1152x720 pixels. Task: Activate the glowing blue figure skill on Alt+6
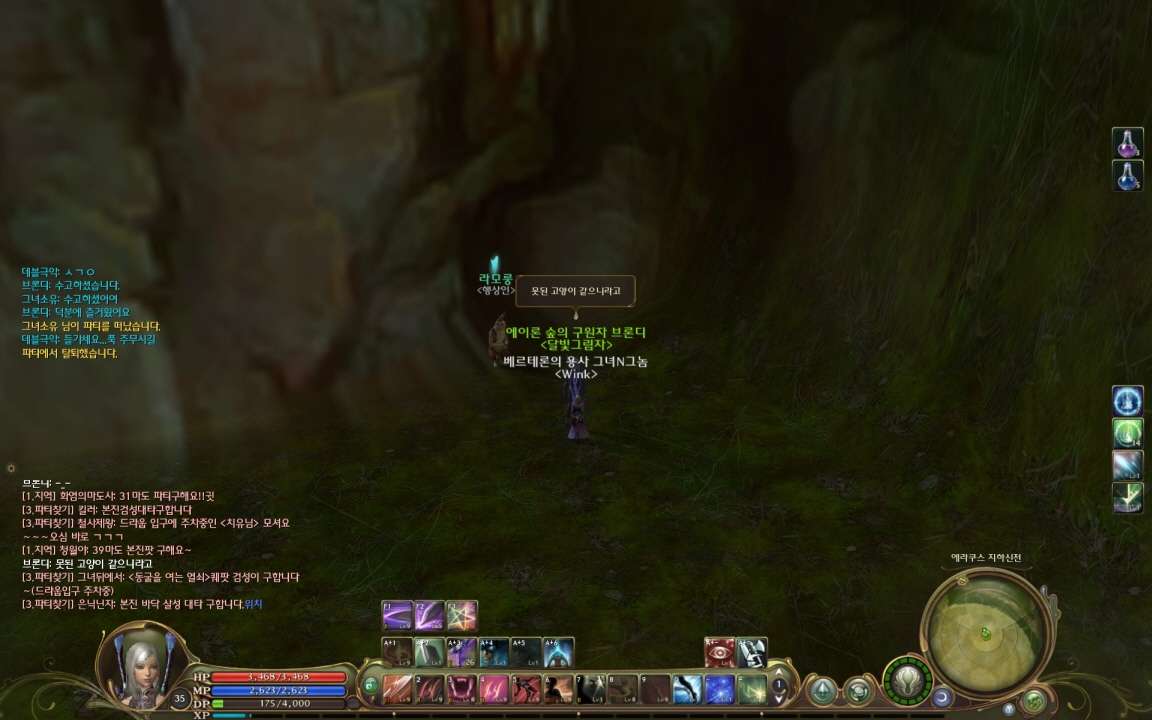click(558, 652)
